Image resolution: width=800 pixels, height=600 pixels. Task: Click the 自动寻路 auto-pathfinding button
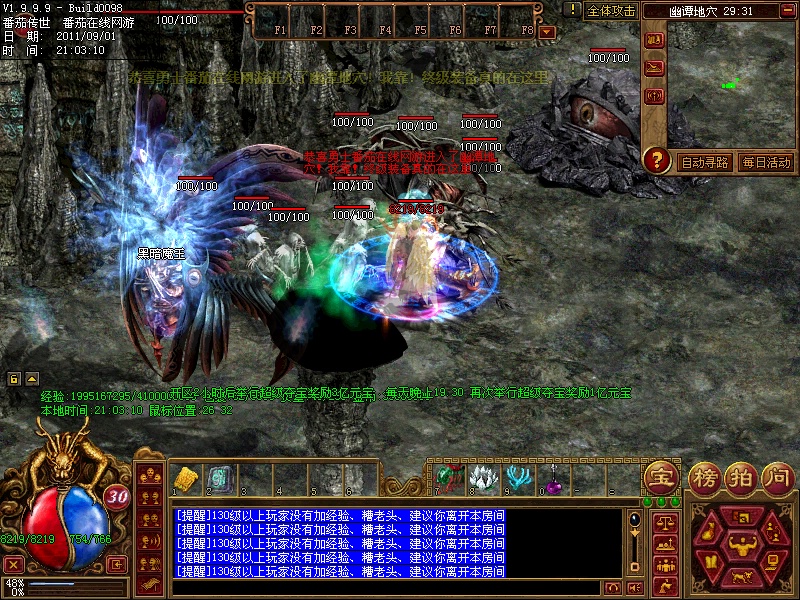tap(705, 162)
